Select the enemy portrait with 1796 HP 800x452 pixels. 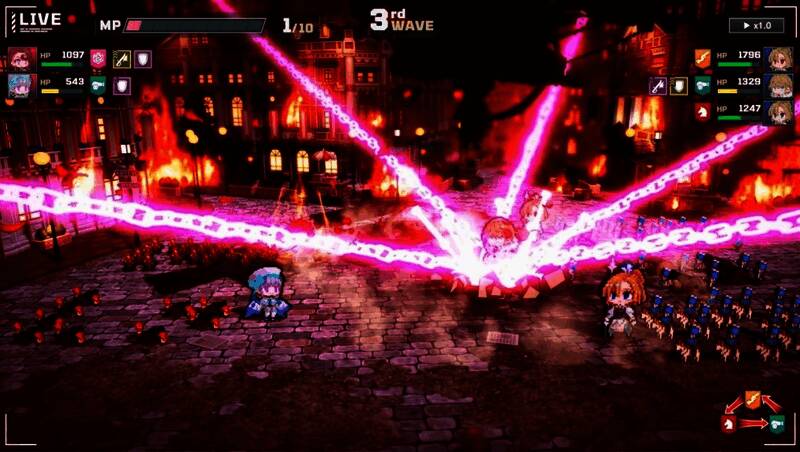pos(780,58)
